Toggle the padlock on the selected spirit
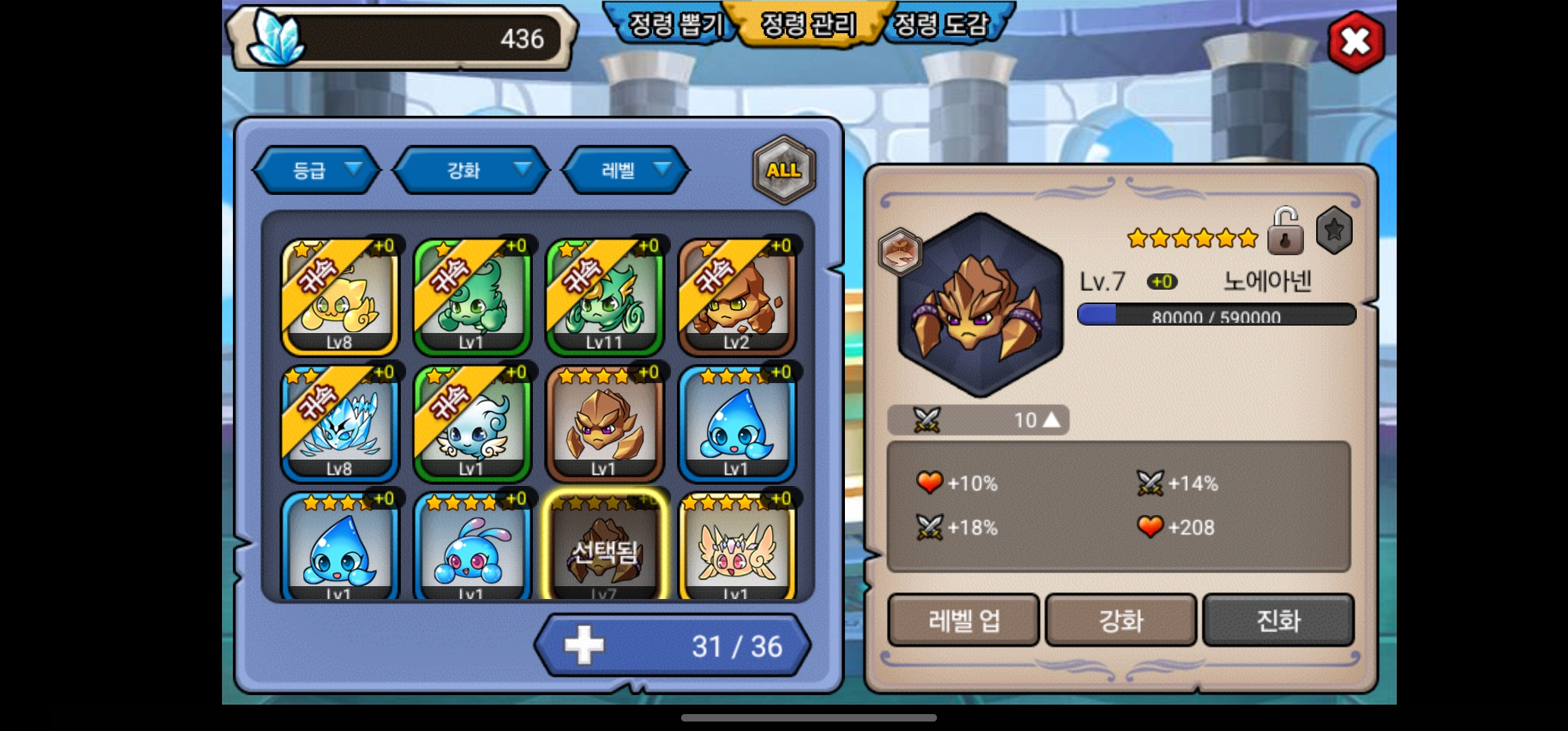This screenshot has width=1568, height=731. (1284, 232)
